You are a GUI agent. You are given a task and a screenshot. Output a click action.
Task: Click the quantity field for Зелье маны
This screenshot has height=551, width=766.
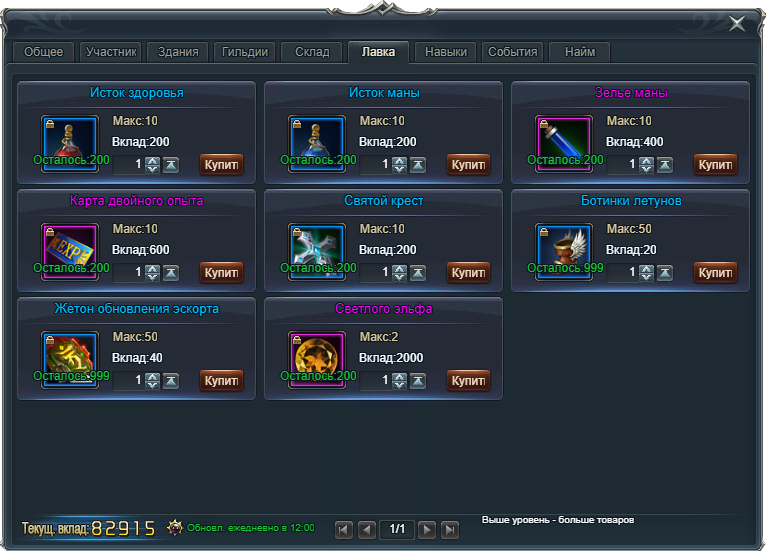point(622,164)
